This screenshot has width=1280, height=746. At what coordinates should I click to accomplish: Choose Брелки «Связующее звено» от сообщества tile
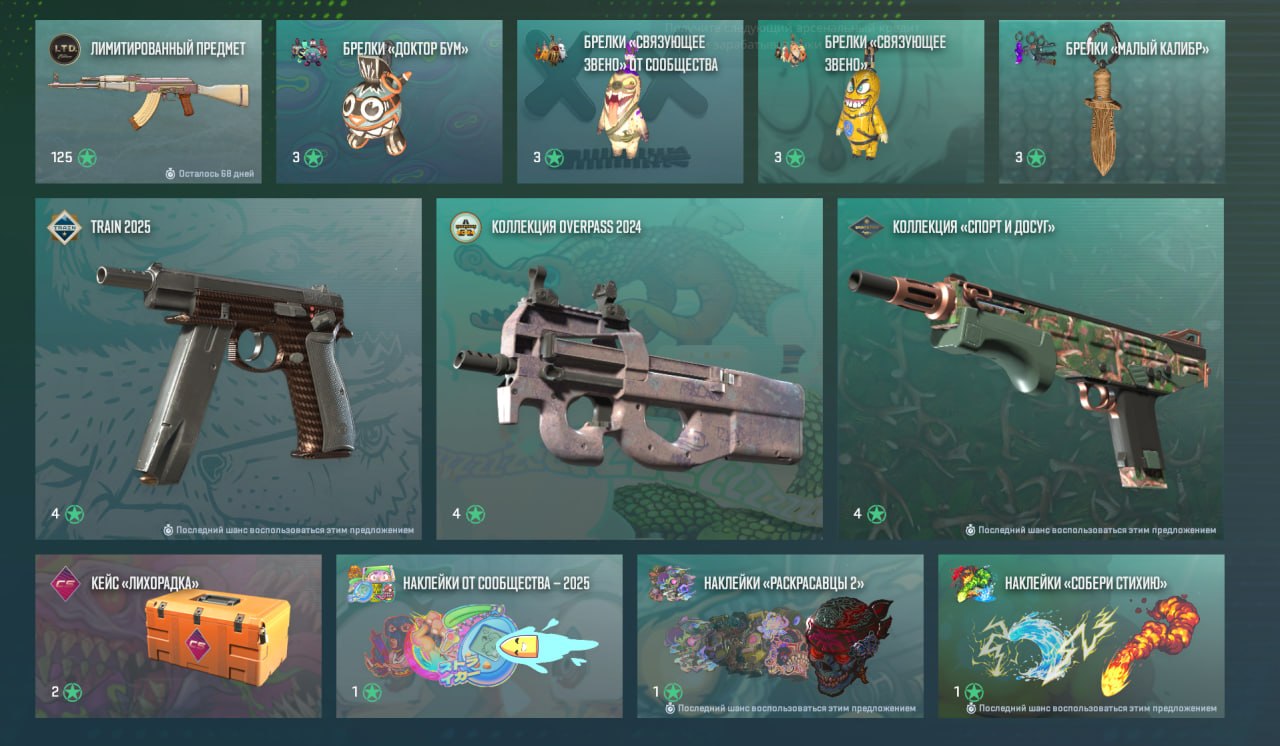(630, 102)
